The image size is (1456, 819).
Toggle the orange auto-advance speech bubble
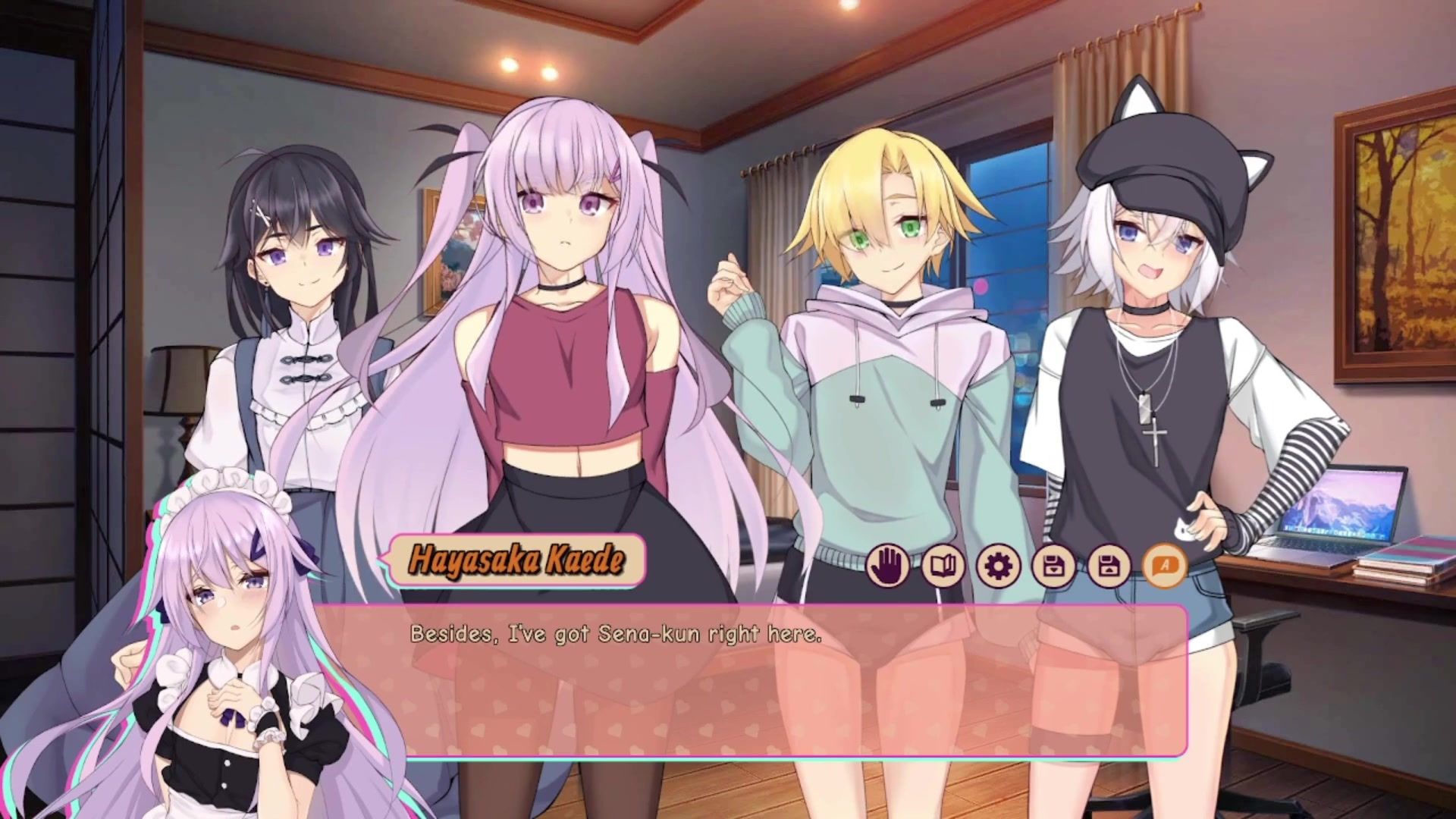(x=1164, y=566)
